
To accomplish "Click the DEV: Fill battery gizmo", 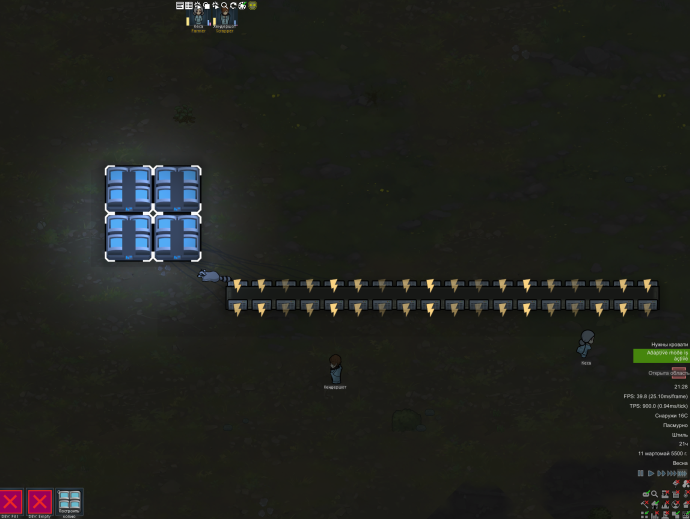I will click(x=11, y=502).
